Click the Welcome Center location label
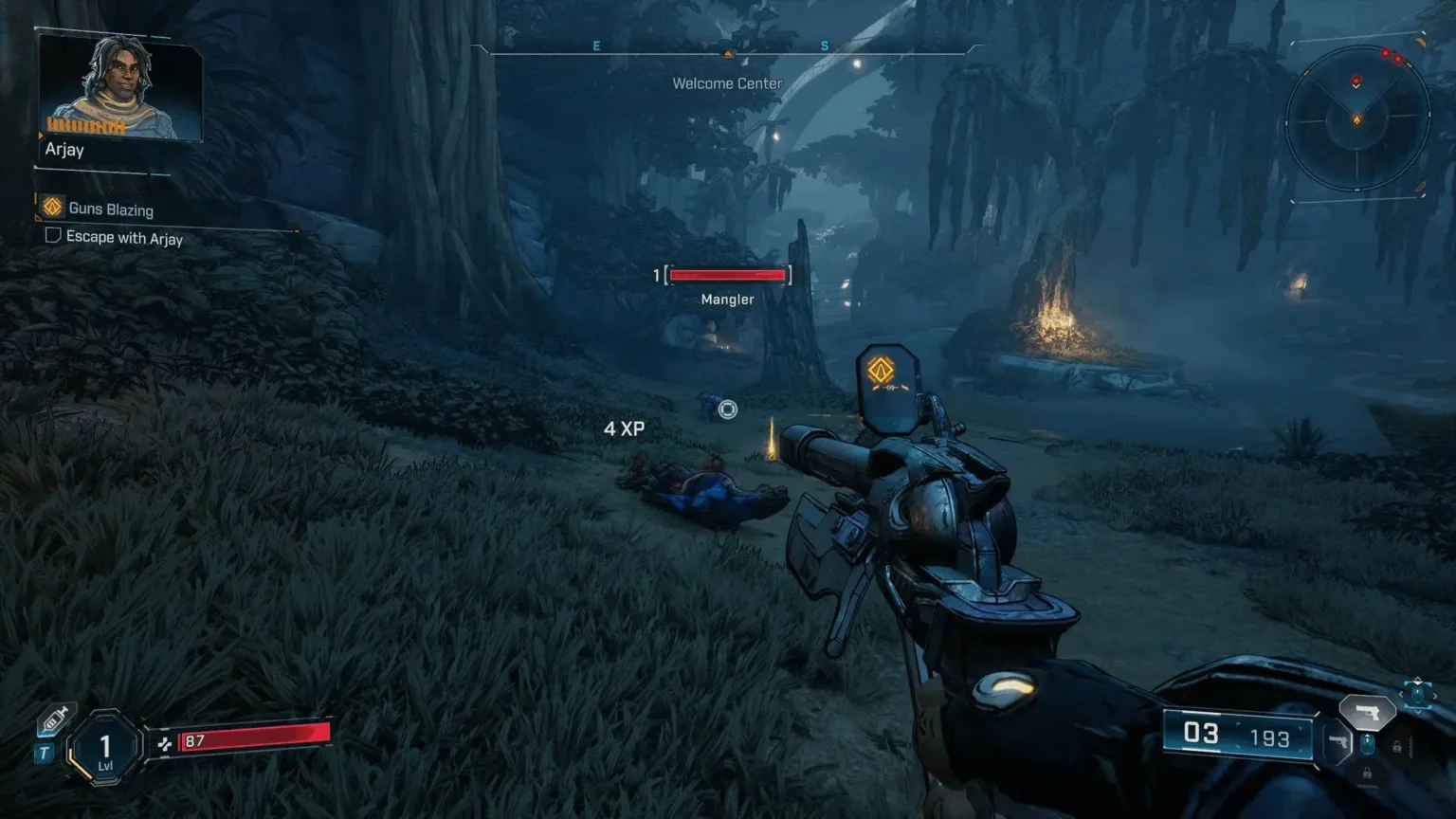This screenshot has height=819, width=1456. (726, 83)
